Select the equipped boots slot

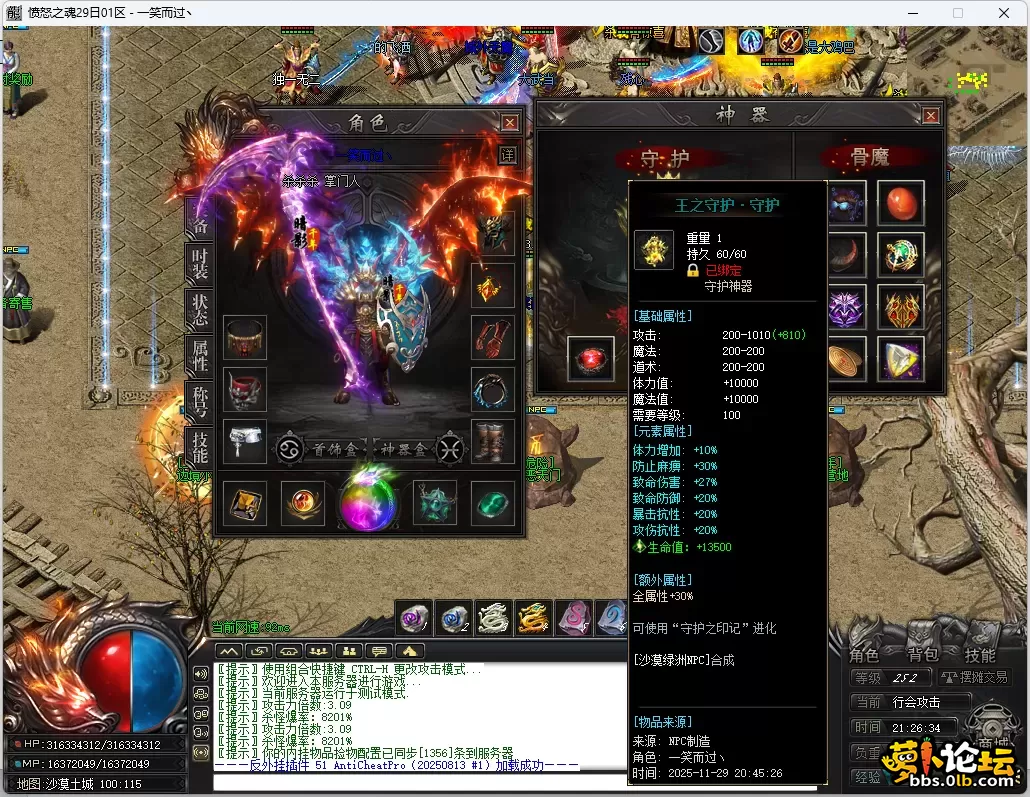493,441
